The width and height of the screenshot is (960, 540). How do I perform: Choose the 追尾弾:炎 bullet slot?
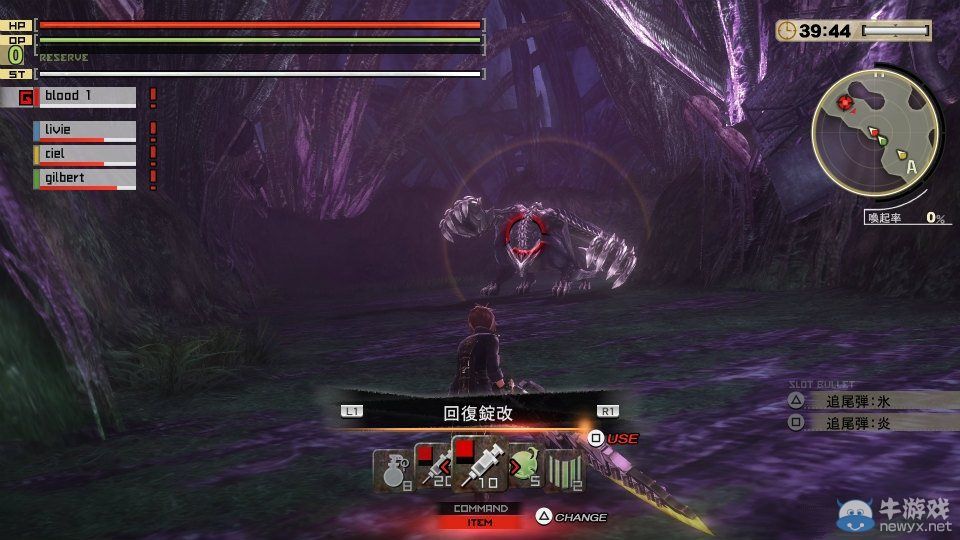[x=857, y=423]
